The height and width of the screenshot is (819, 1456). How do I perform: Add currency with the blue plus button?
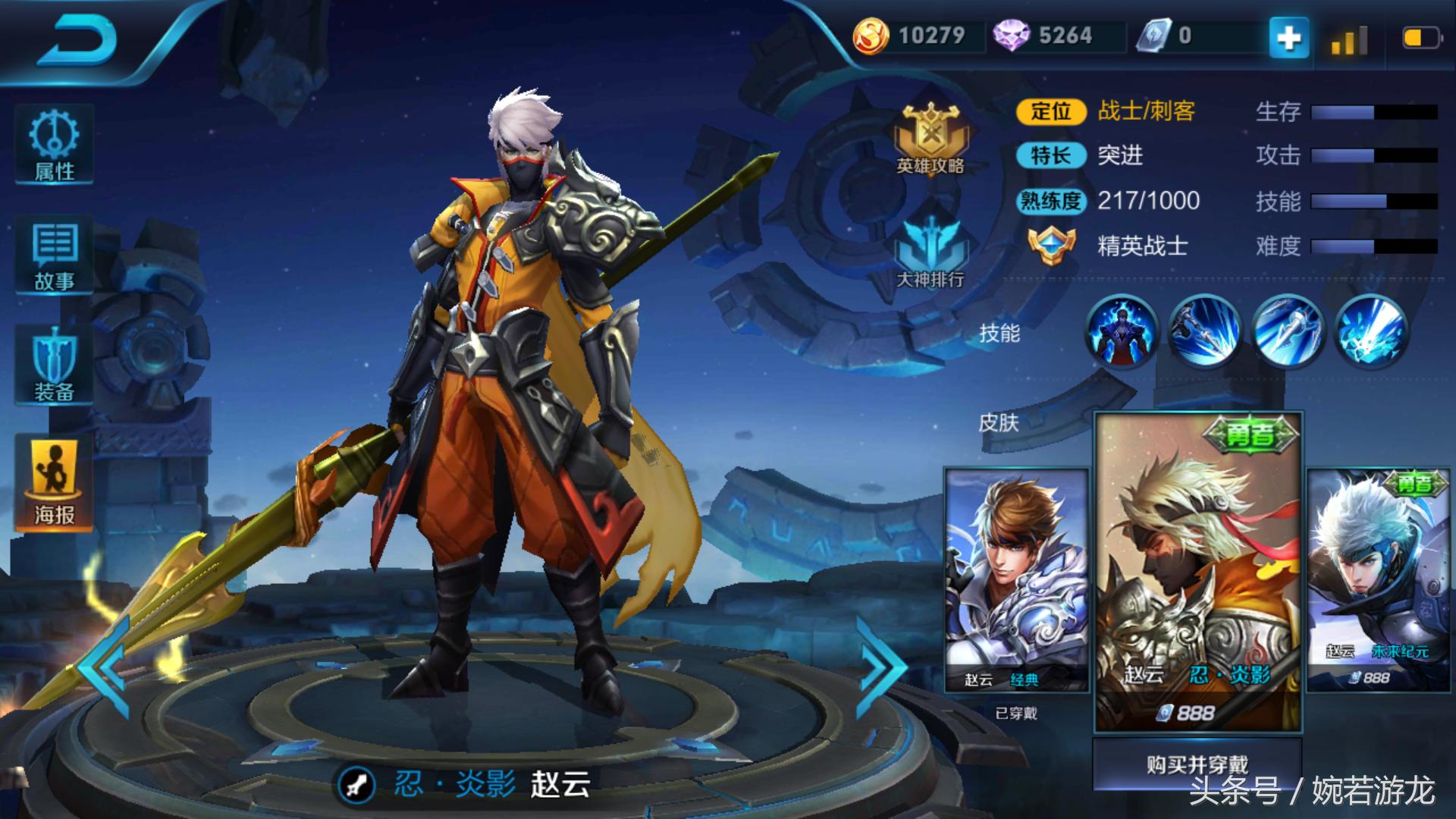1288,36
